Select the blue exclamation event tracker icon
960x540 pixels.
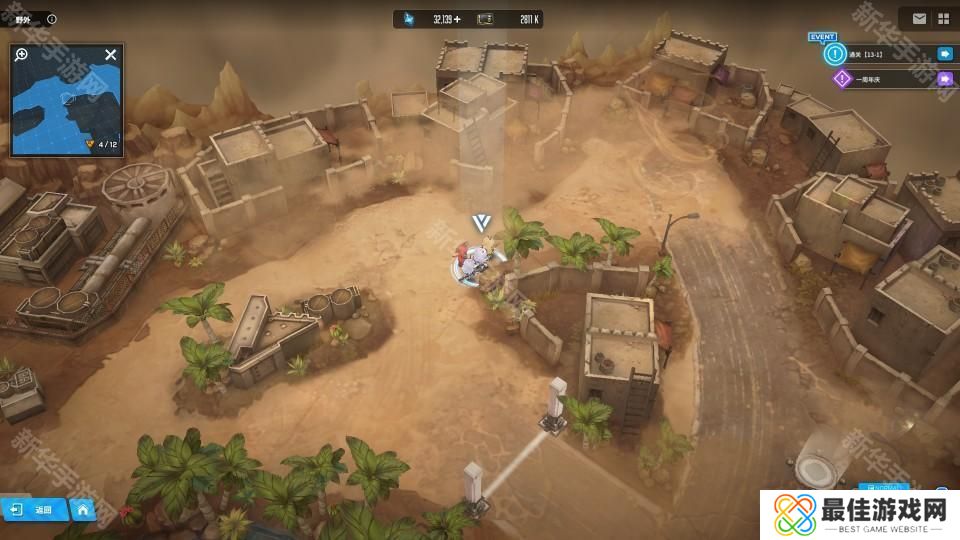coord(833,54)
